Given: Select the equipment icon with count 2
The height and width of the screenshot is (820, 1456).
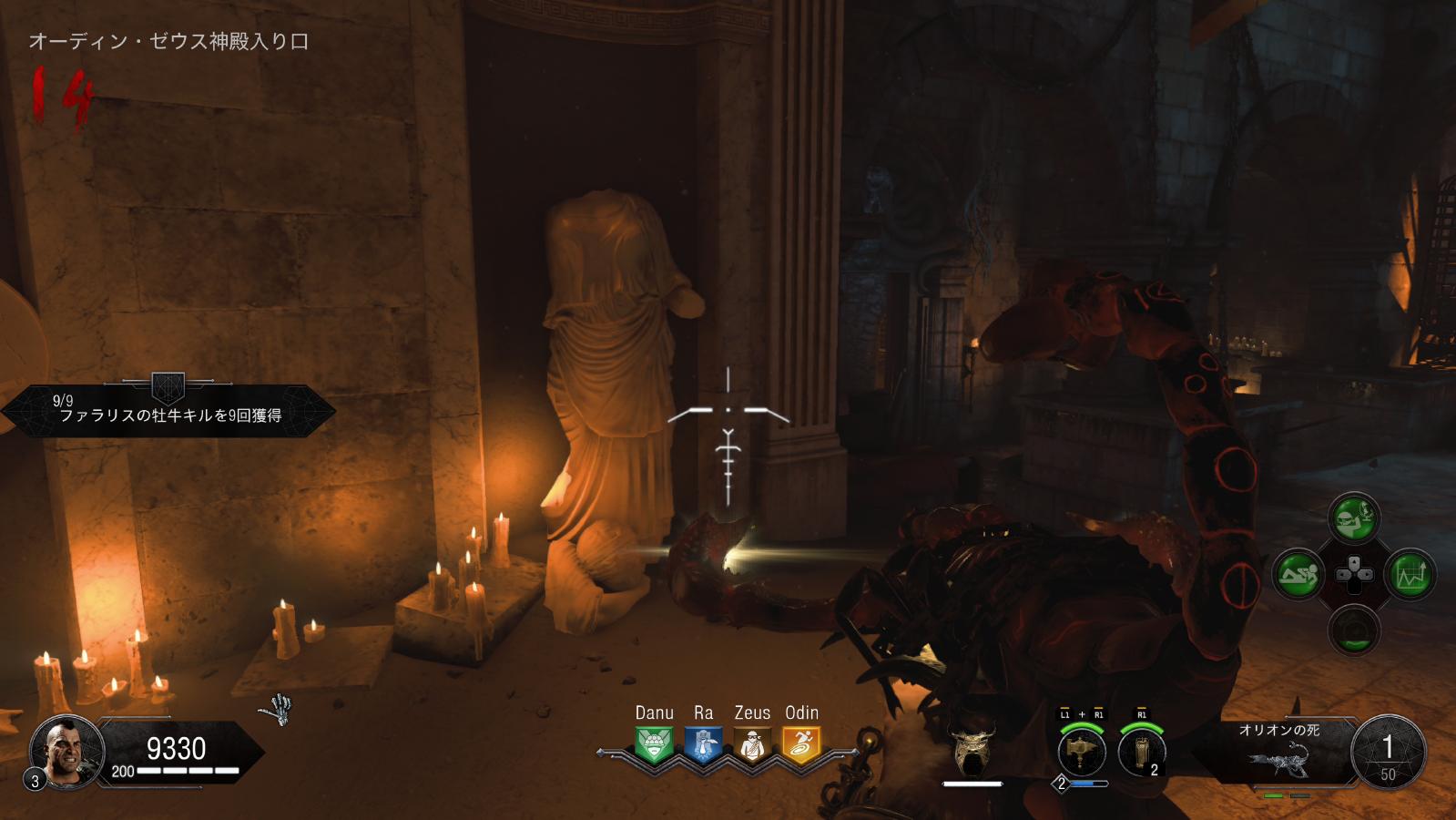Looking at the screenshot, I should pos(1141,753).
